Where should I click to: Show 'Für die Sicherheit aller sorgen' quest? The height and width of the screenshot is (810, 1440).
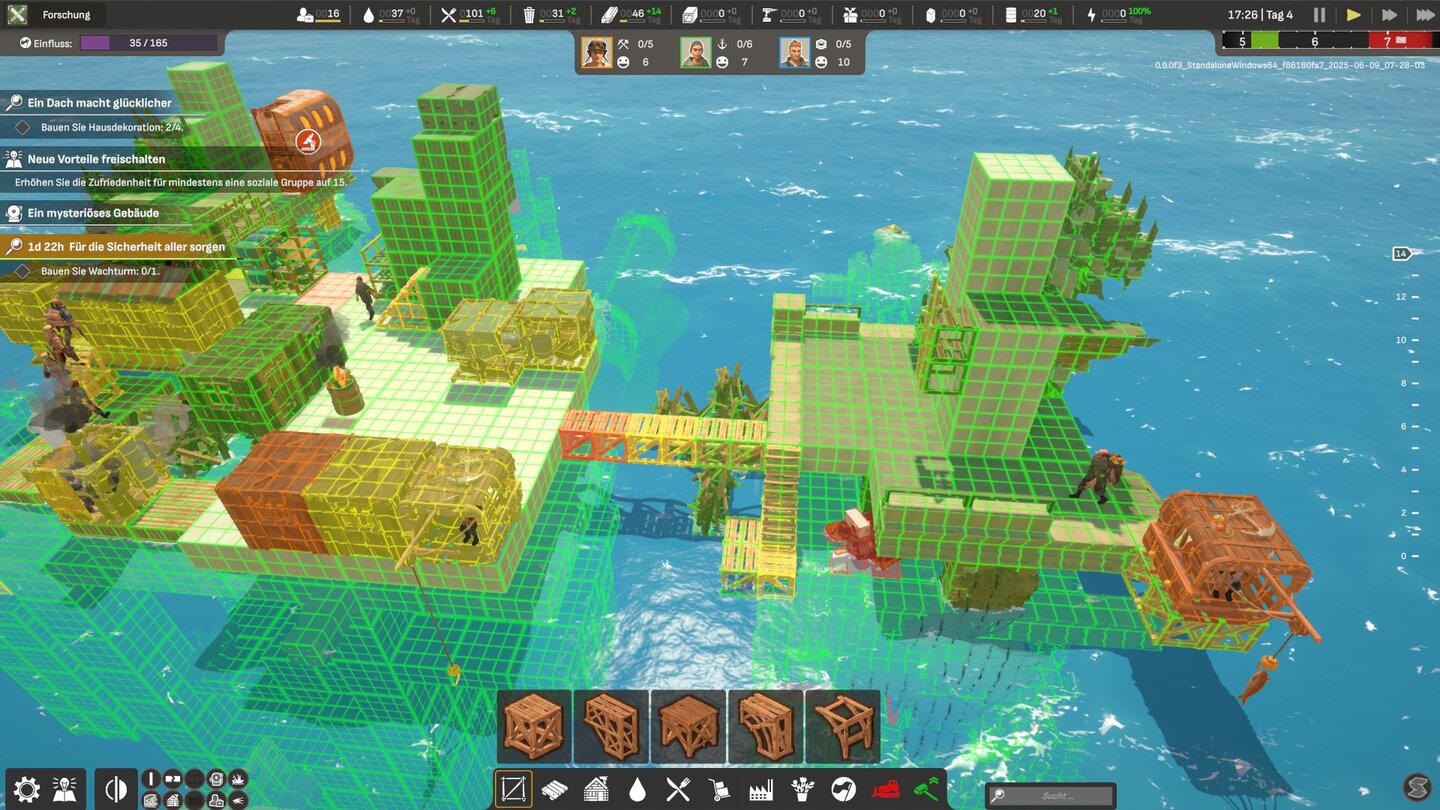[125, 246]
